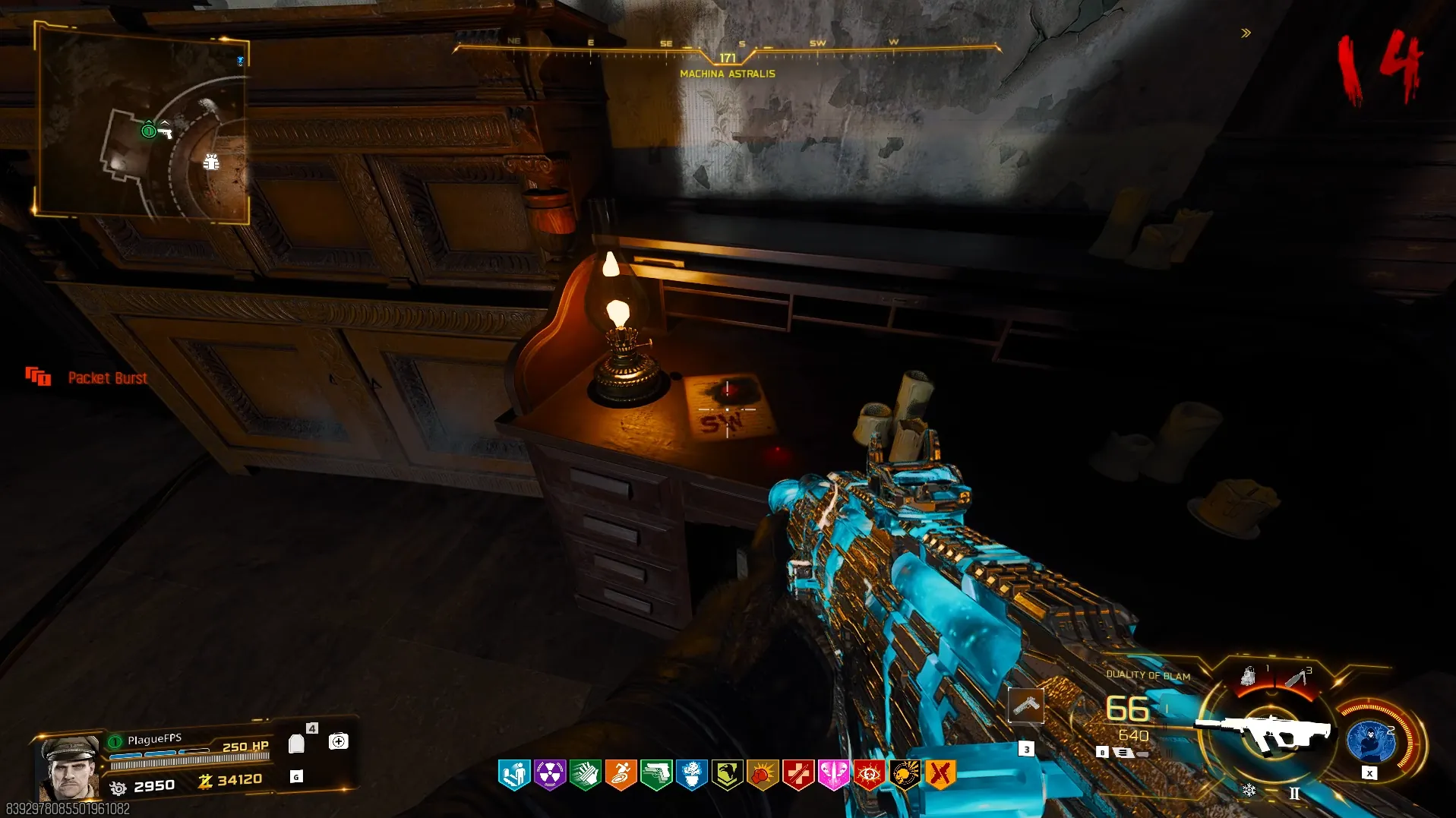Select the combat axe lethal equipment
Screen dimensions: 1456x818
pyautogui.click(x=1297, y=677)
